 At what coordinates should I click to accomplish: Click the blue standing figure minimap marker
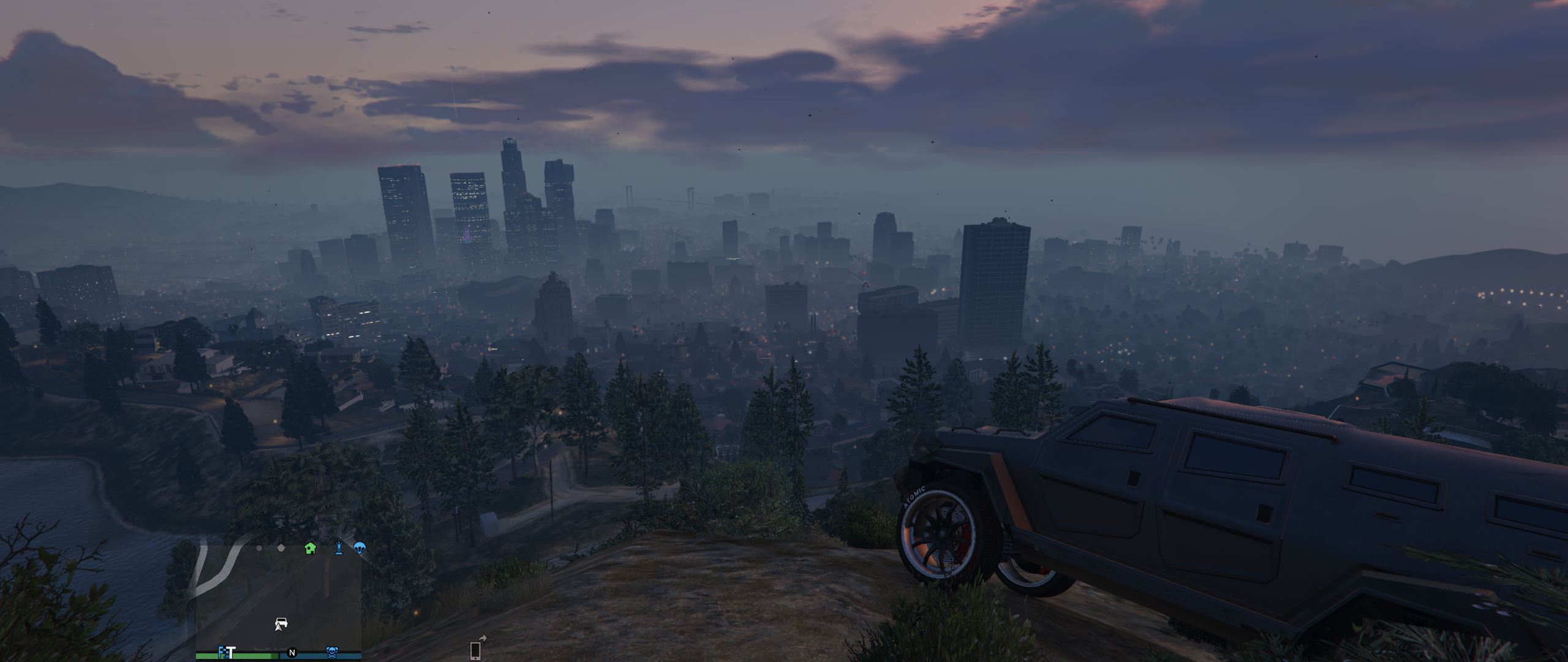tap(338, 548)
